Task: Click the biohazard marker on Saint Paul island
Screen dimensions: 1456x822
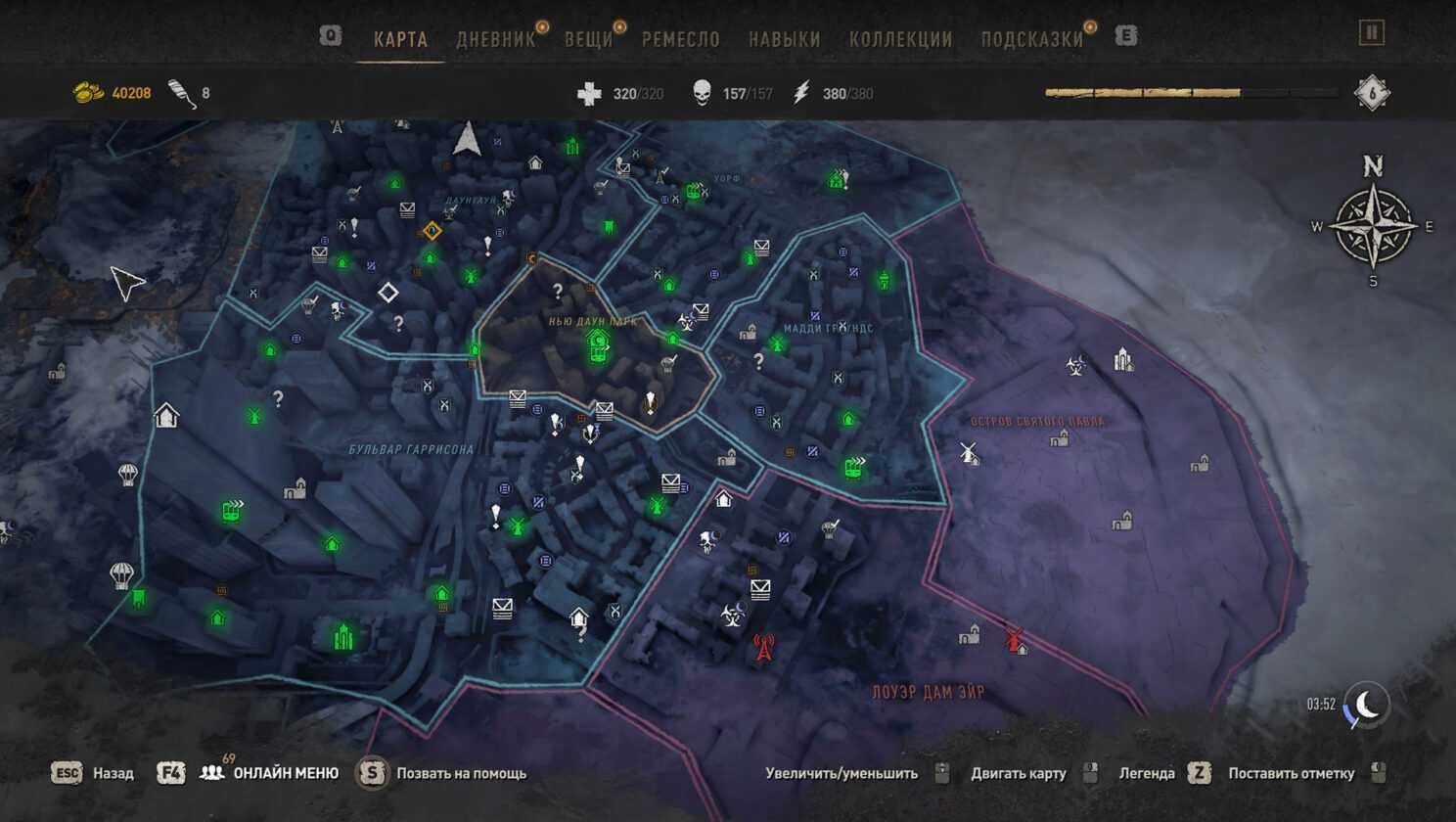Action: click(1075, 366)
